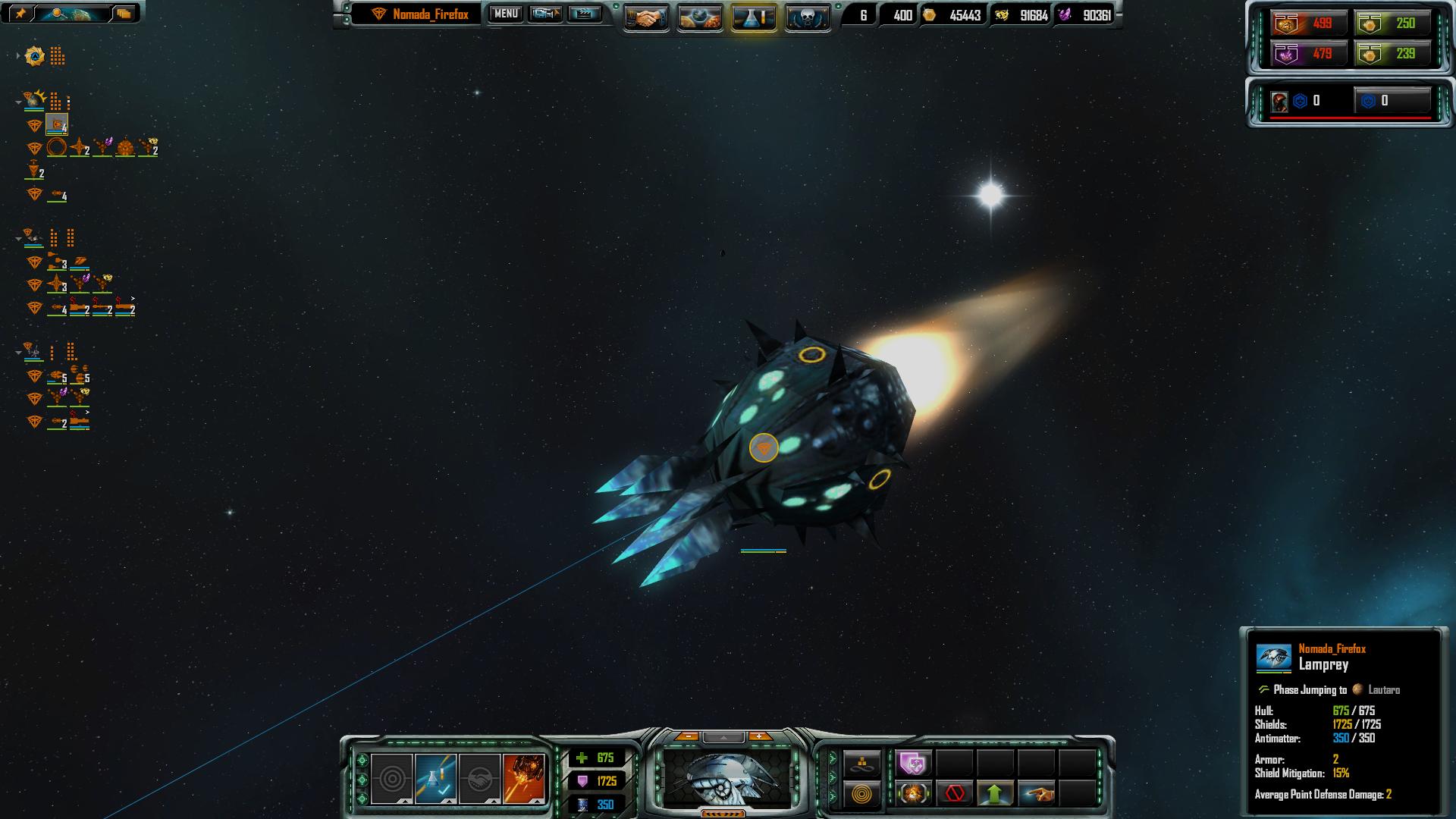Activate the shield ability icon
The width and height of the screenshot is (1456, 819).
click(914, 763)
